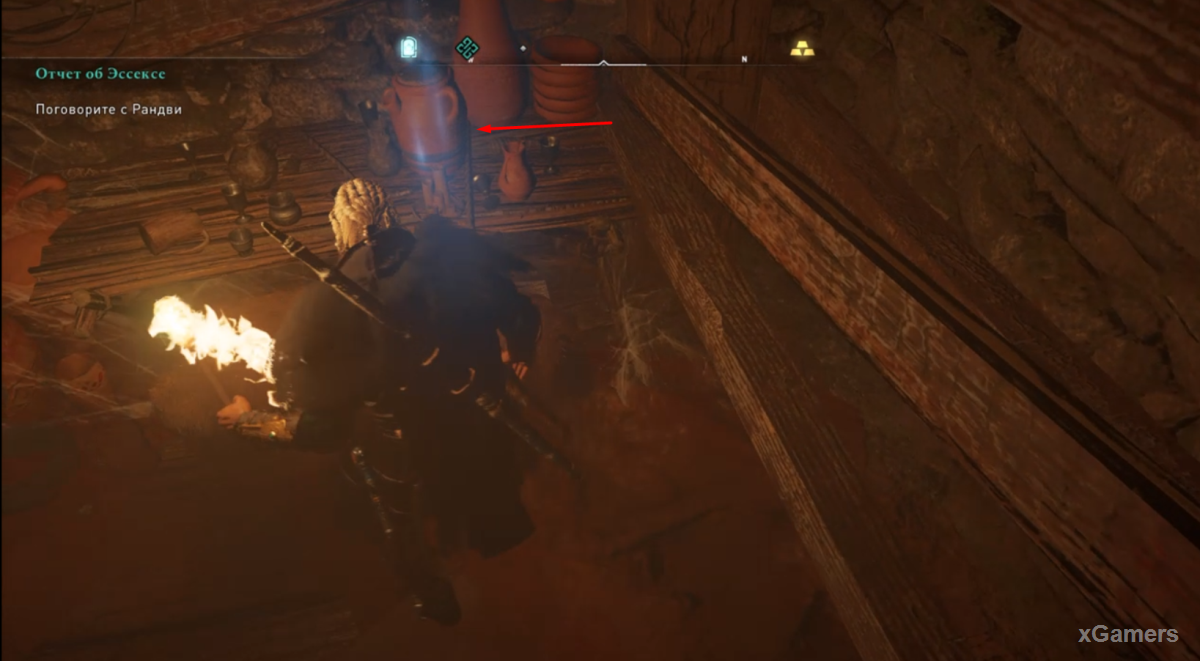This screenshot has height=661, width=1200.
Task: Click the North indicator on the compass
Action: pyautogui.click(x=744, y=59)
